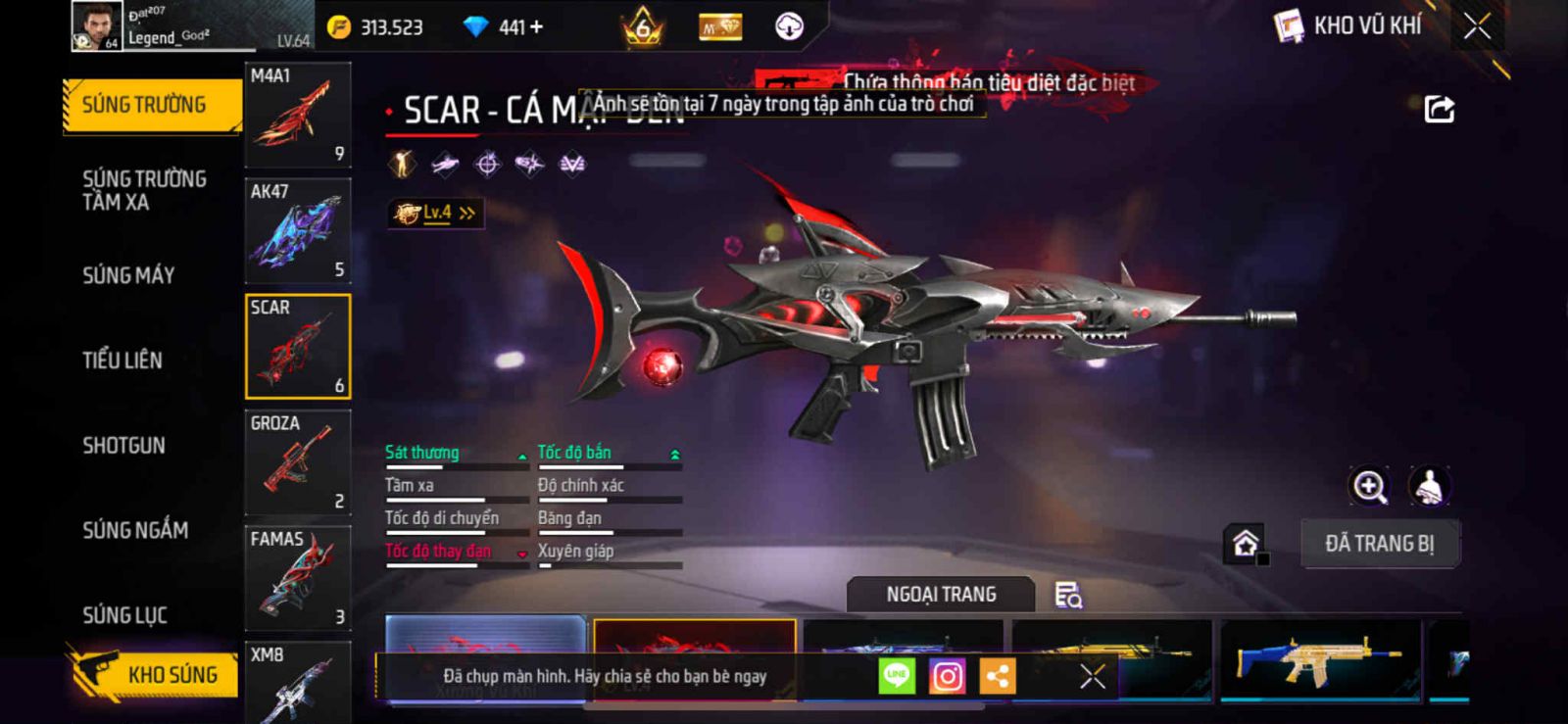The width and height of the screenshot is (1568, 724).
Task: Switch to the Ngoại Trang tab
Action: [x=941, y=595]
